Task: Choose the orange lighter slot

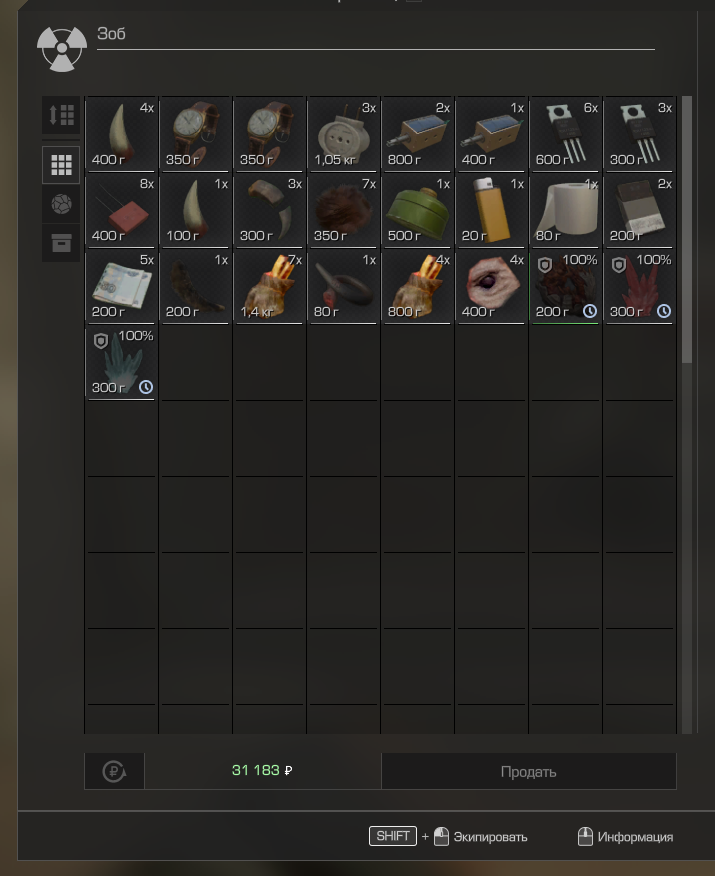Action: point(491,210)
